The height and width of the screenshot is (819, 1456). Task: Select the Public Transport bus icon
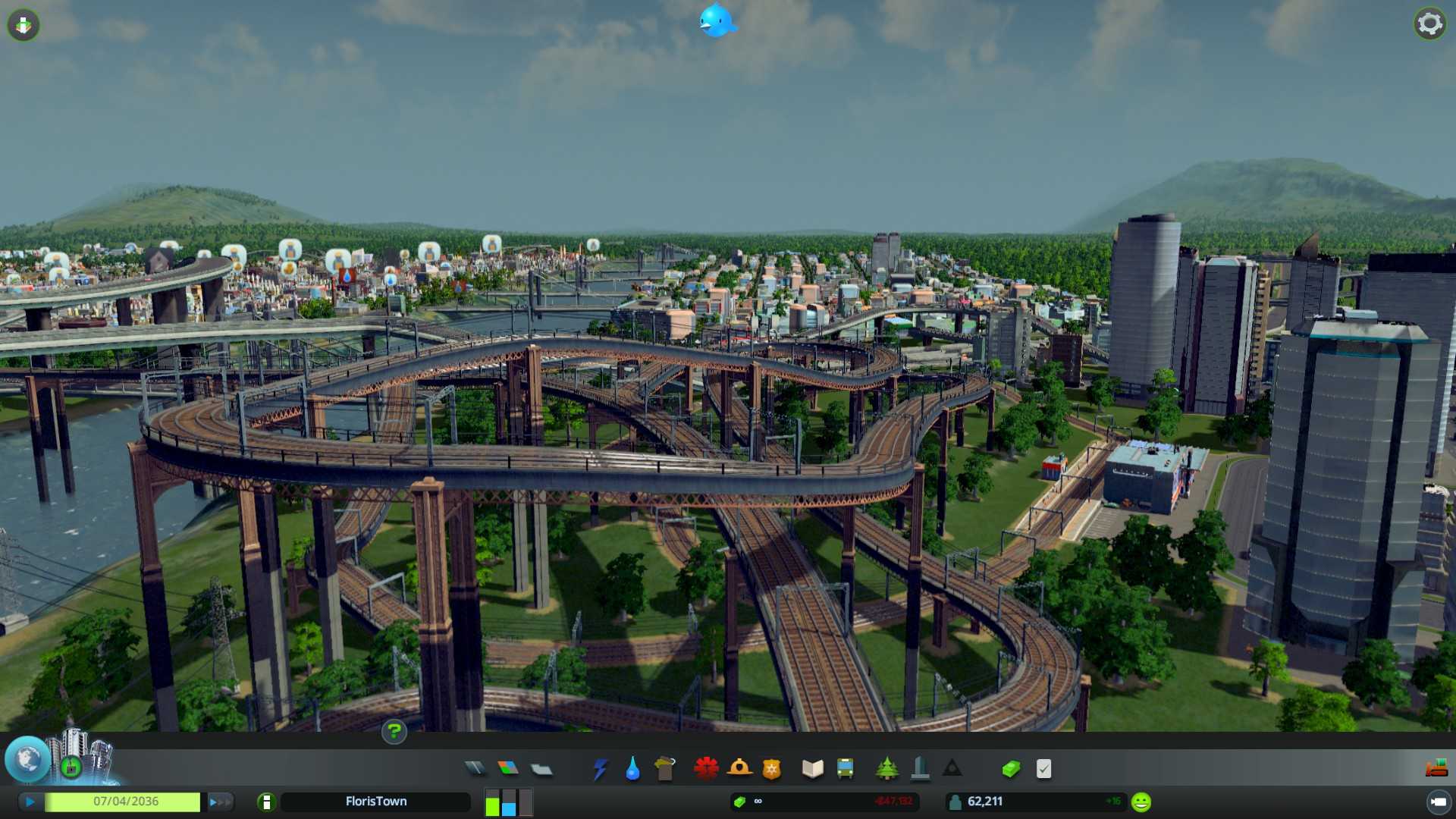coord(845,769)
